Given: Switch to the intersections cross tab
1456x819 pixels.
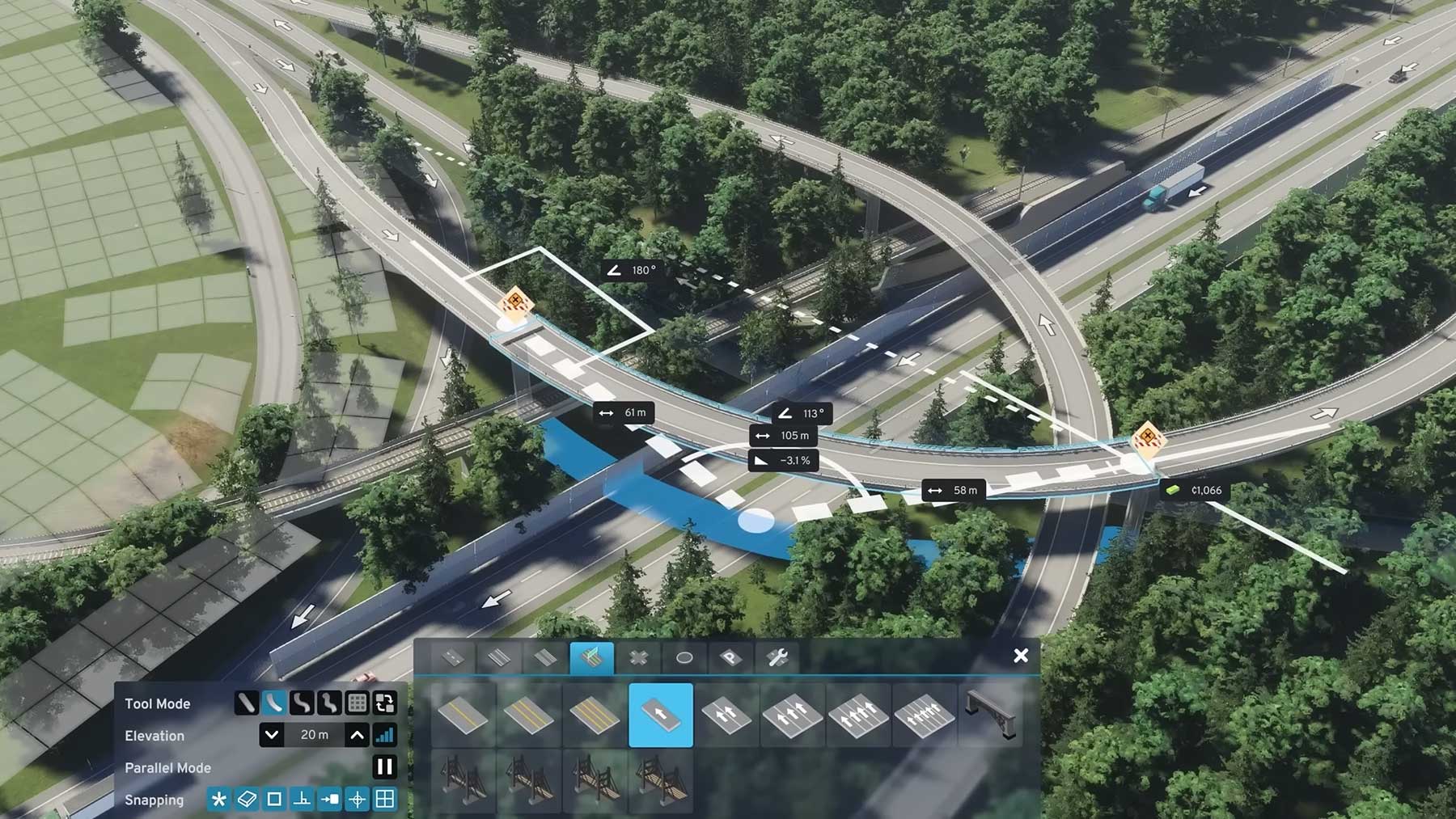Looking at the screenshot, I should tap(638, 658).
